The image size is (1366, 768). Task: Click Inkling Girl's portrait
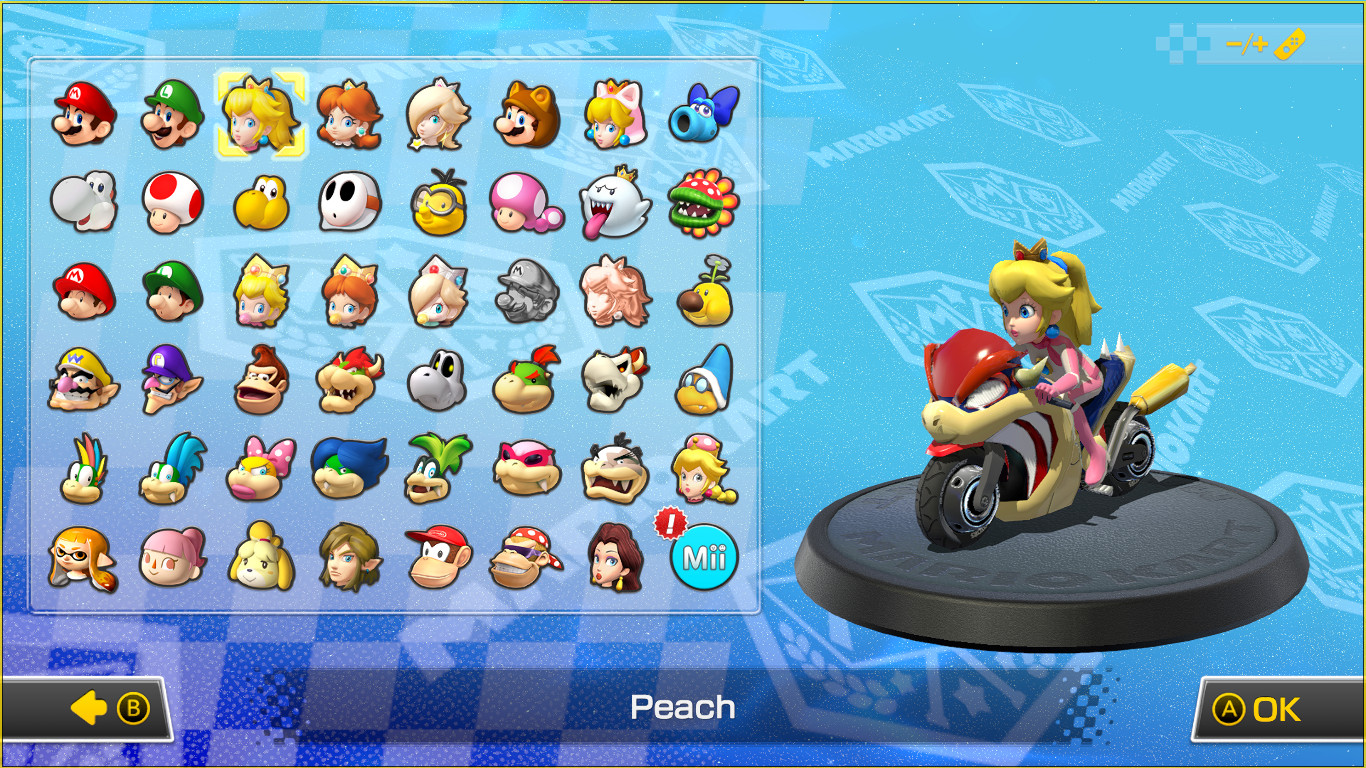coord(83,558)
